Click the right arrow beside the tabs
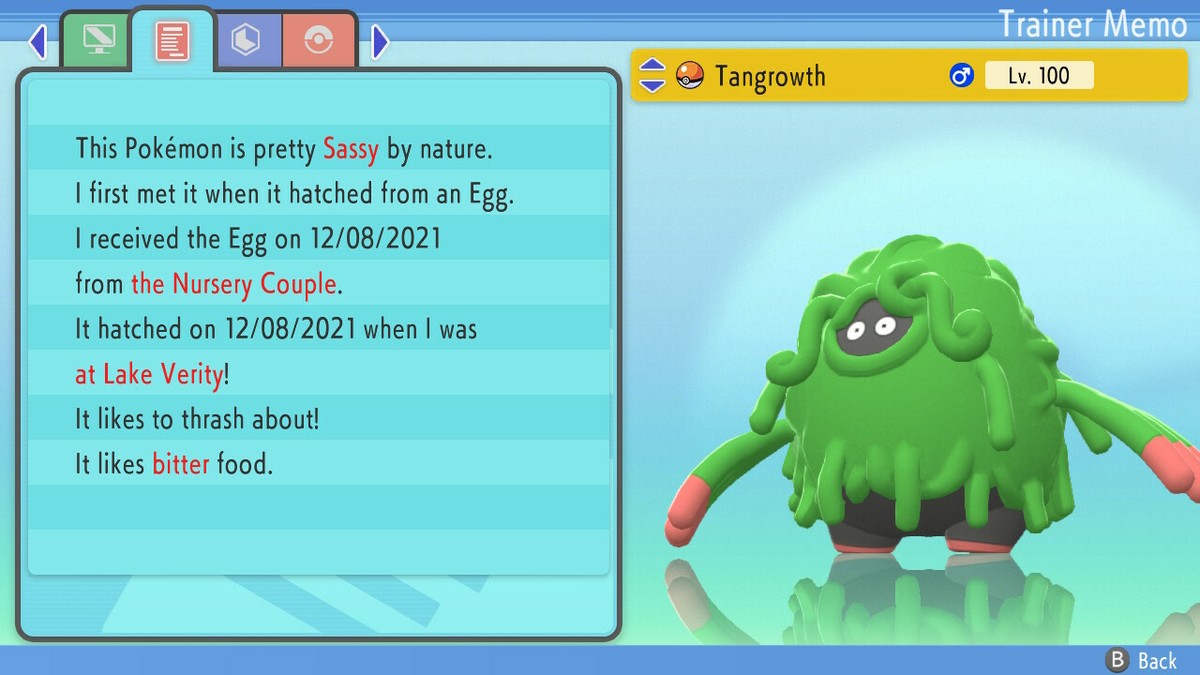 pos(379,42)
